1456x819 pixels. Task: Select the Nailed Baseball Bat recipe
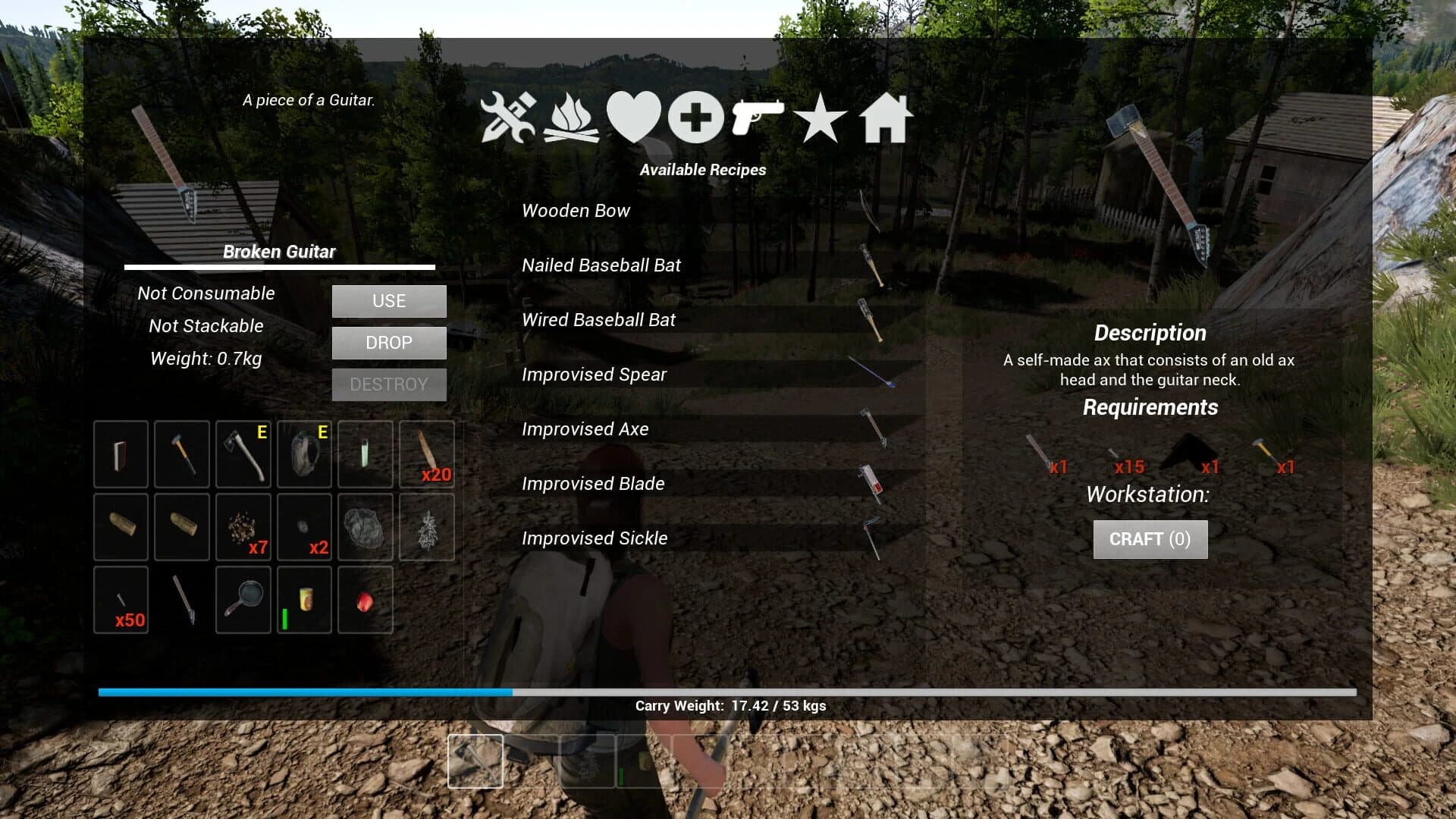click(601, 265)
